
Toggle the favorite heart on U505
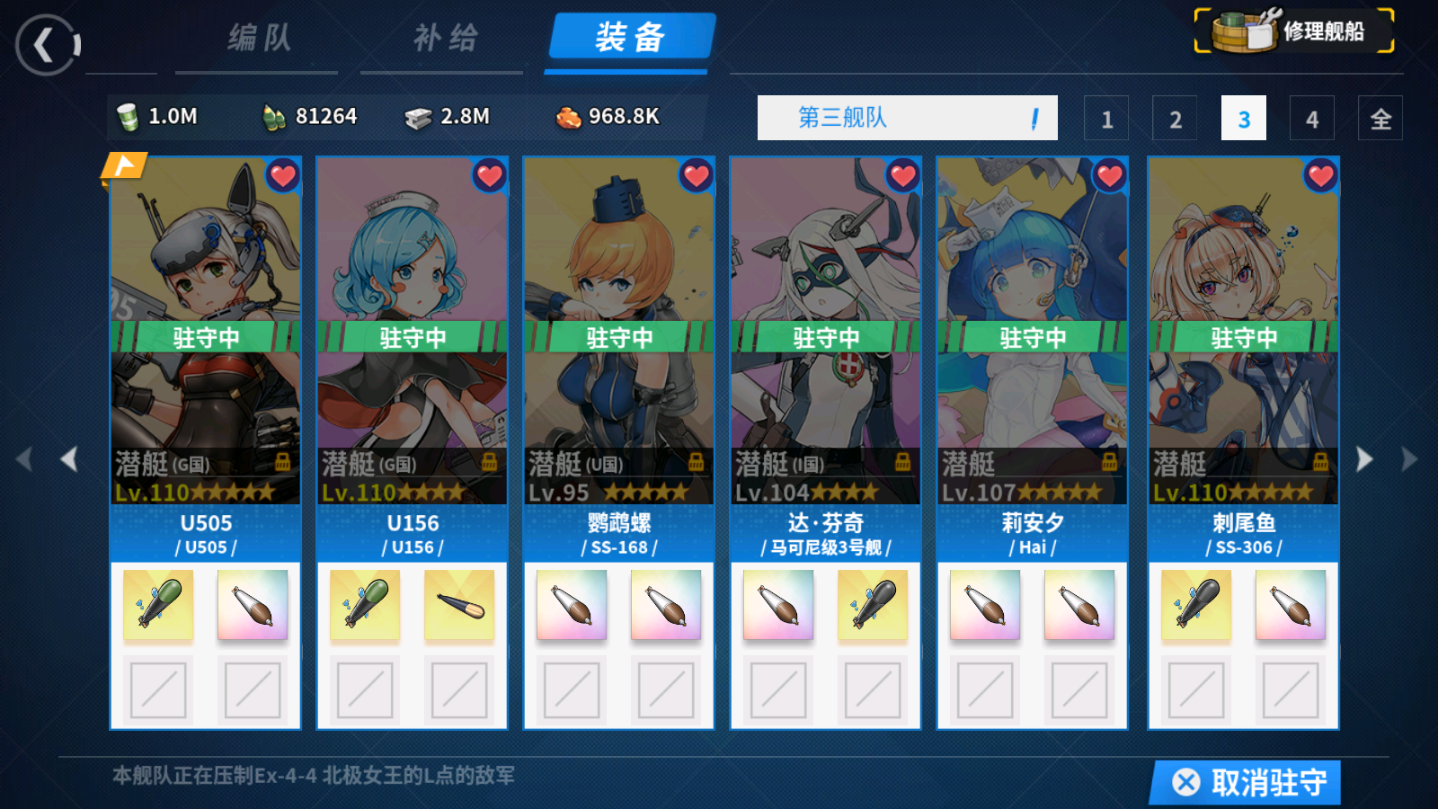click(x=283, y=174)
